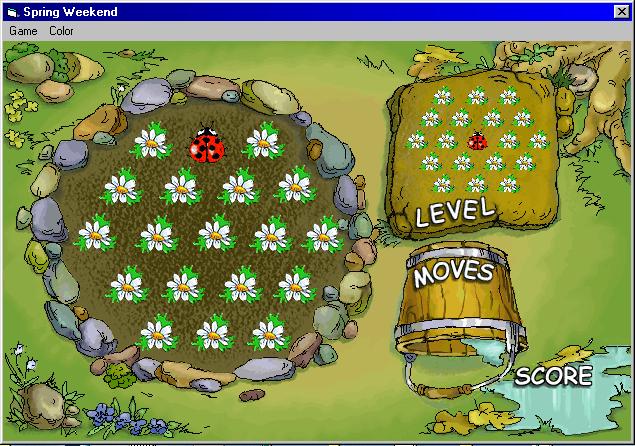
Task: Select the large ladybug tile in the flower bed
Action: [x=207, y=145]
